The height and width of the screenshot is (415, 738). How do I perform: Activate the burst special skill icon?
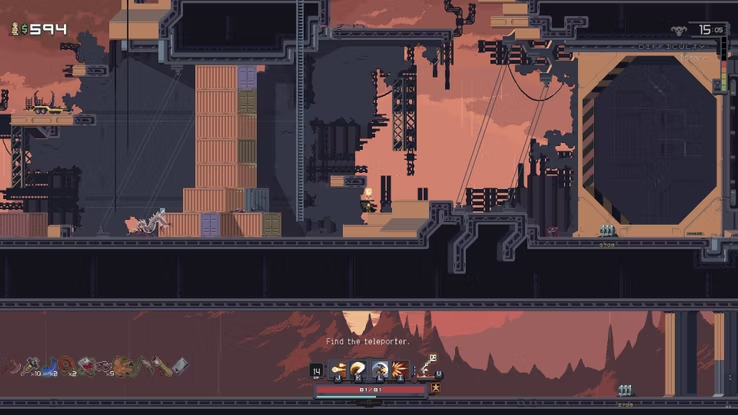tap(399, 371)
